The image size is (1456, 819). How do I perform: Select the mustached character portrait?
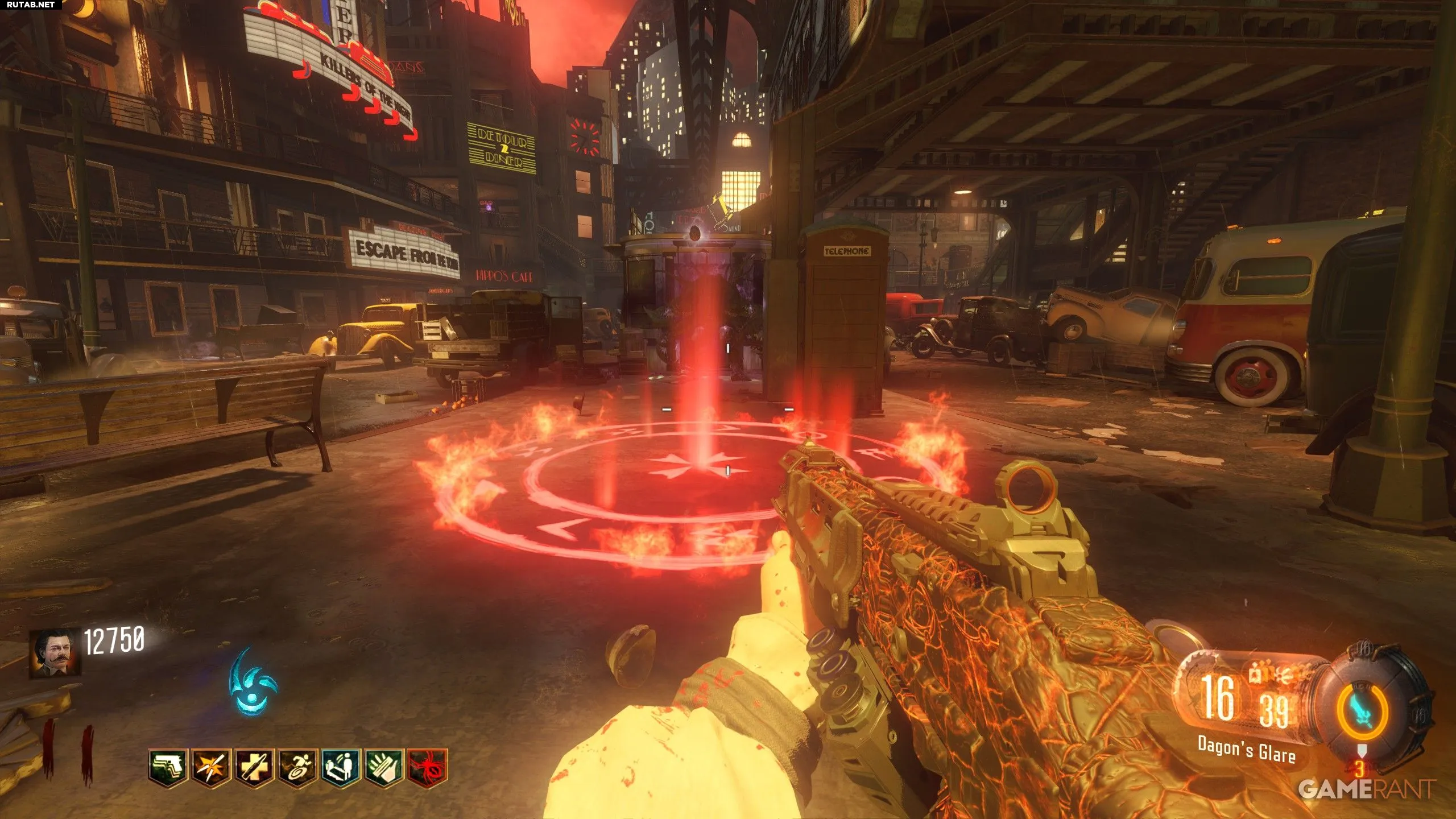(x=55, y=653)
